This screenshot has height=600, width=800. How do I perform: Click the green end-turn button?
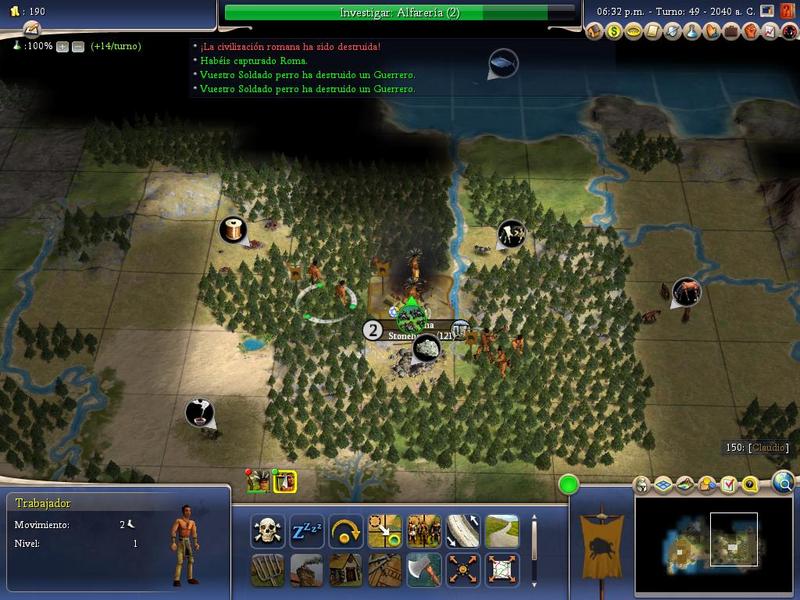[569, 486]
